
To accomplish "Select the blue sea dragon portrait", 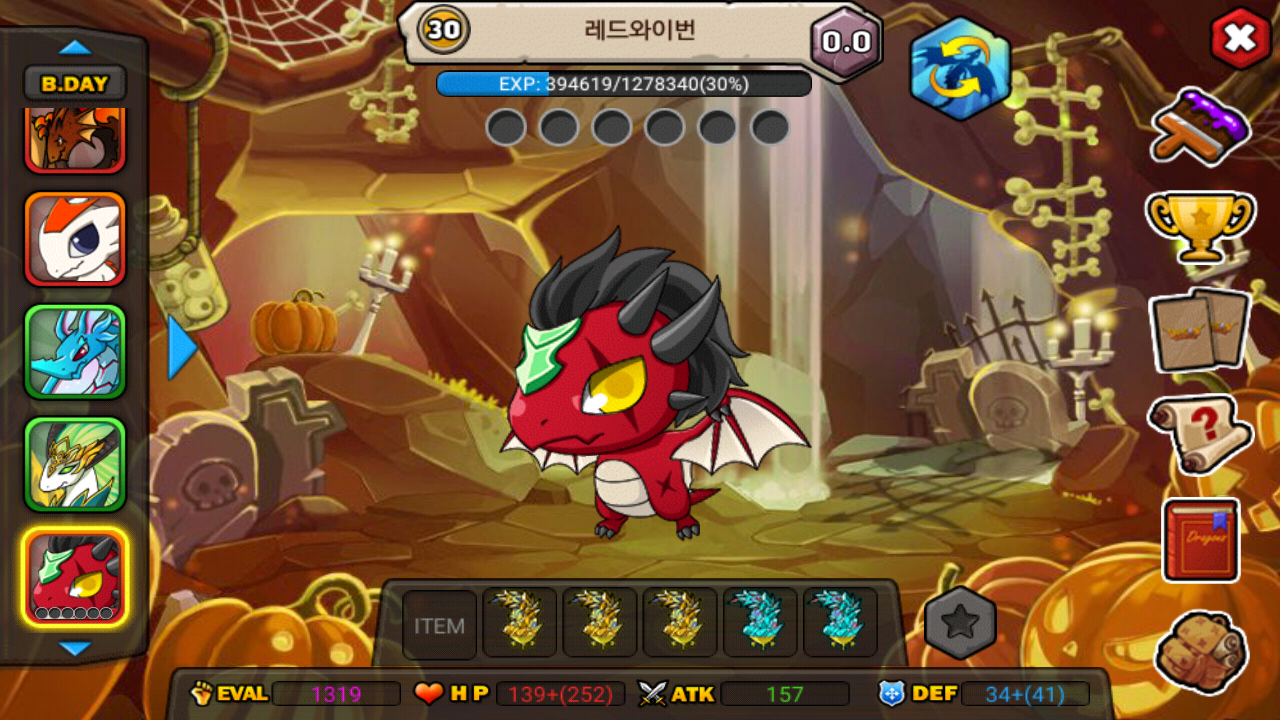I will 75,351.
